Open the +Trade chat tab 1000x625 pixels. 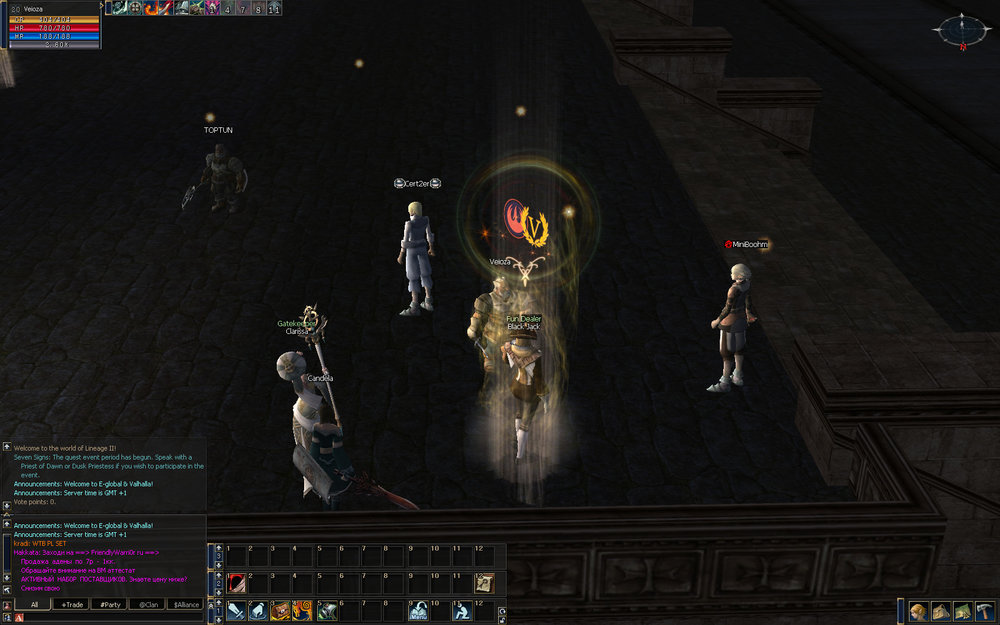tap(71, 604)
